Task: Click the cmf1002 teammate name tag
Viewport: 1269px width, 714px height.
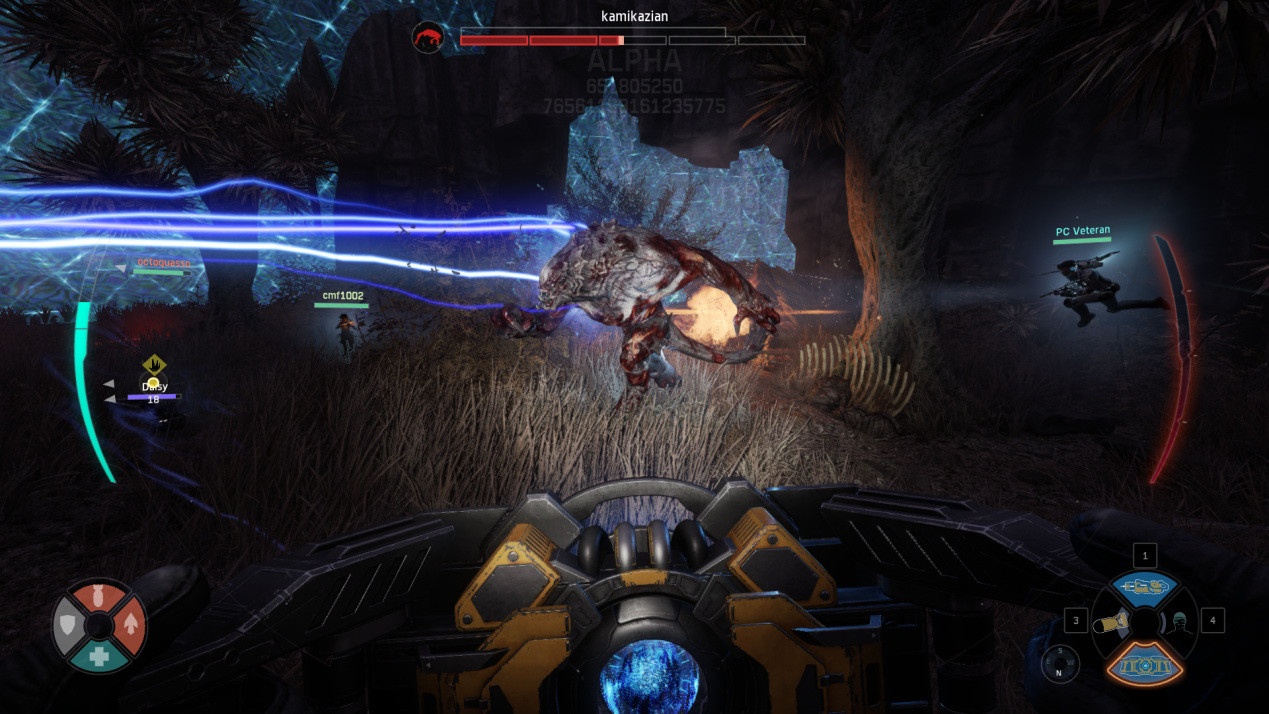Action: pos(341,296)
